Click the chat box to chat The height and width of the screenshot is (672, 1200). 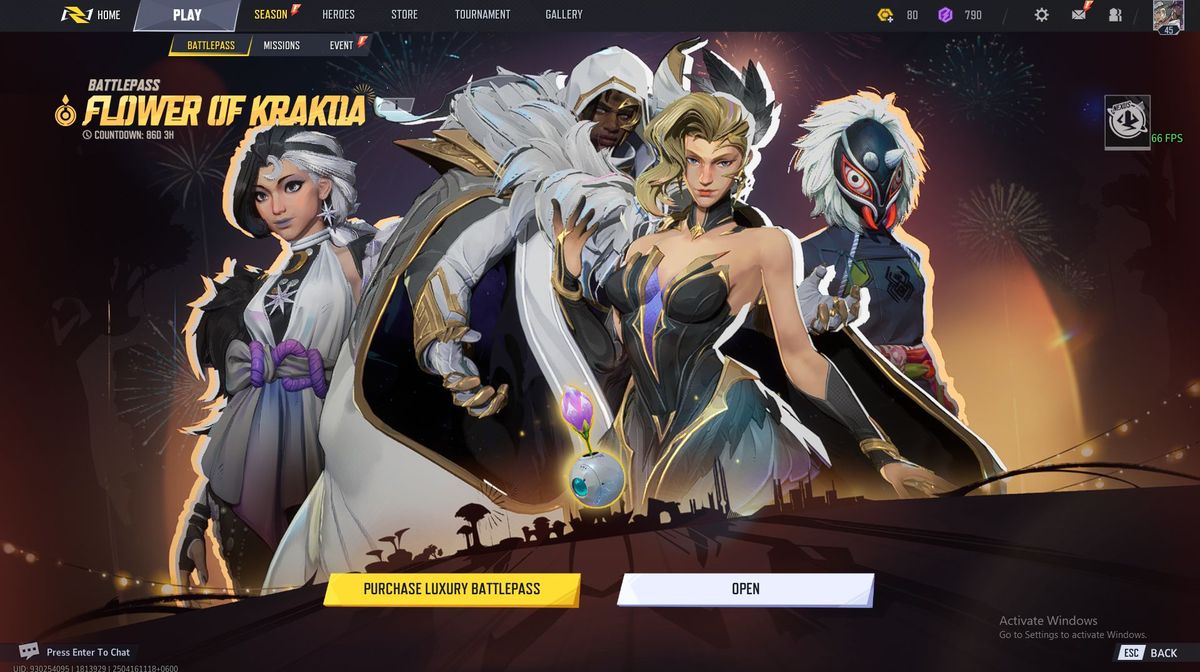click(87, 652)
